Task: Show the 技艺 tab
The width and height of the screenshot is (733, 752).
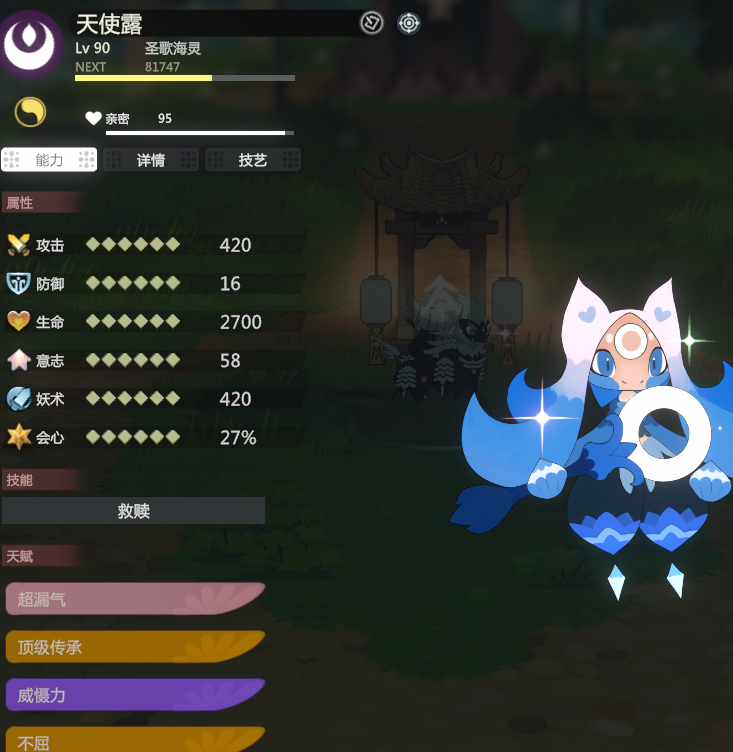Action: (x=253, y=160)
